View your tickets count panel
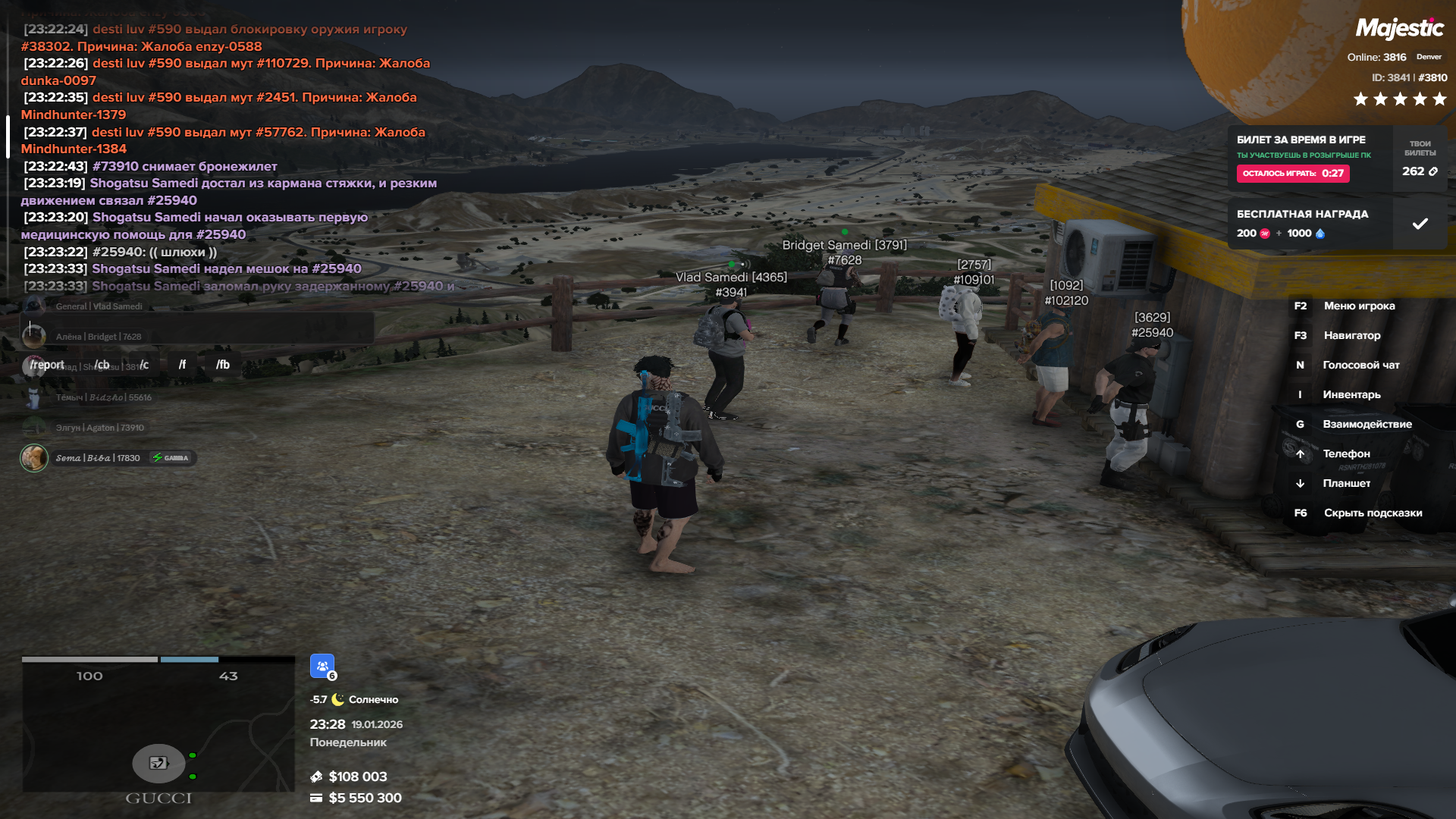The width and height of the screenshot is (1456, 819). pyautogui.click(x=1420, y=158)
